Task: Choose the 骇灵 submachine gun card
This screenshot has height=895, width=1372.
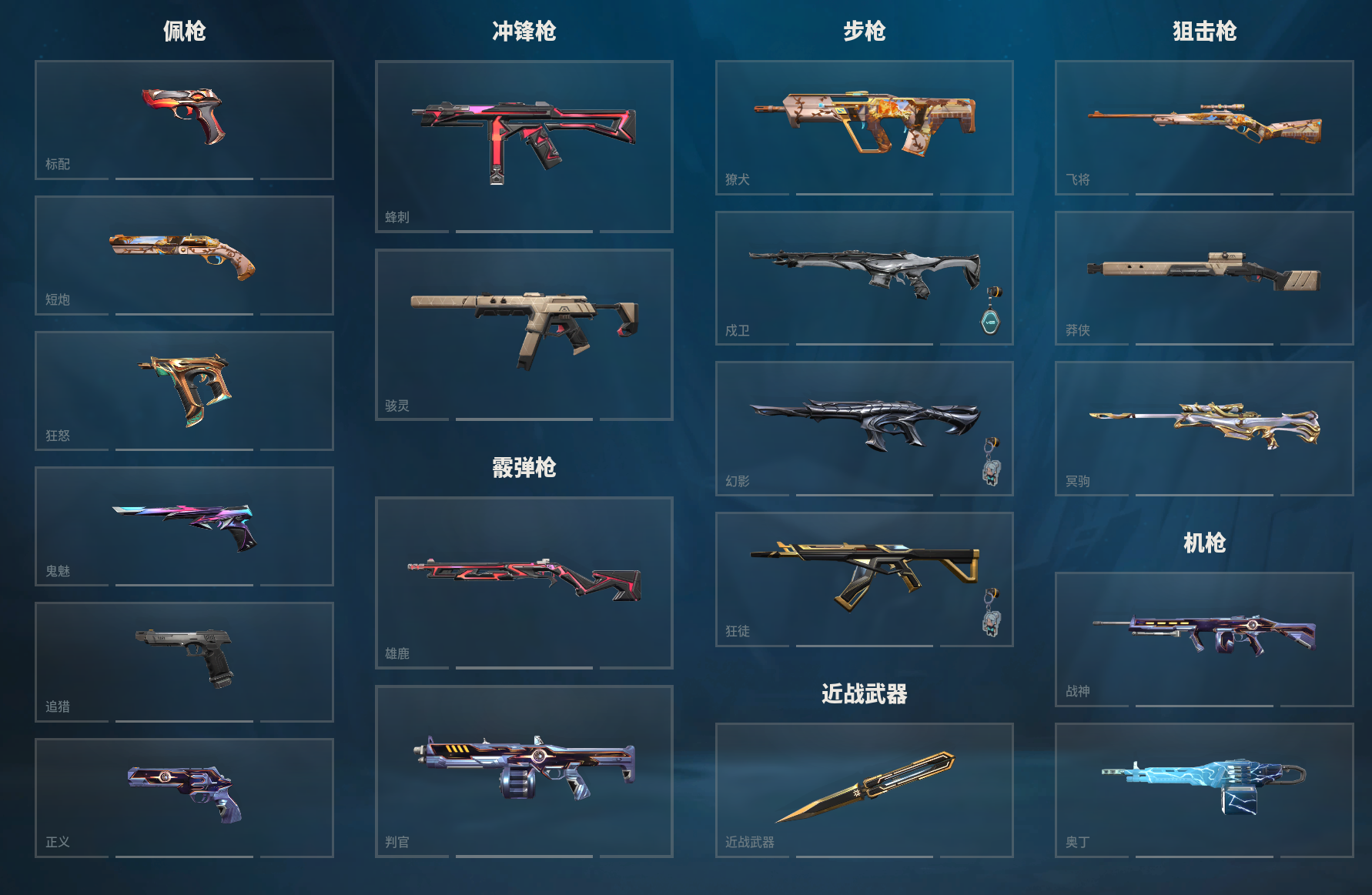Action: (x=524, y=334)
